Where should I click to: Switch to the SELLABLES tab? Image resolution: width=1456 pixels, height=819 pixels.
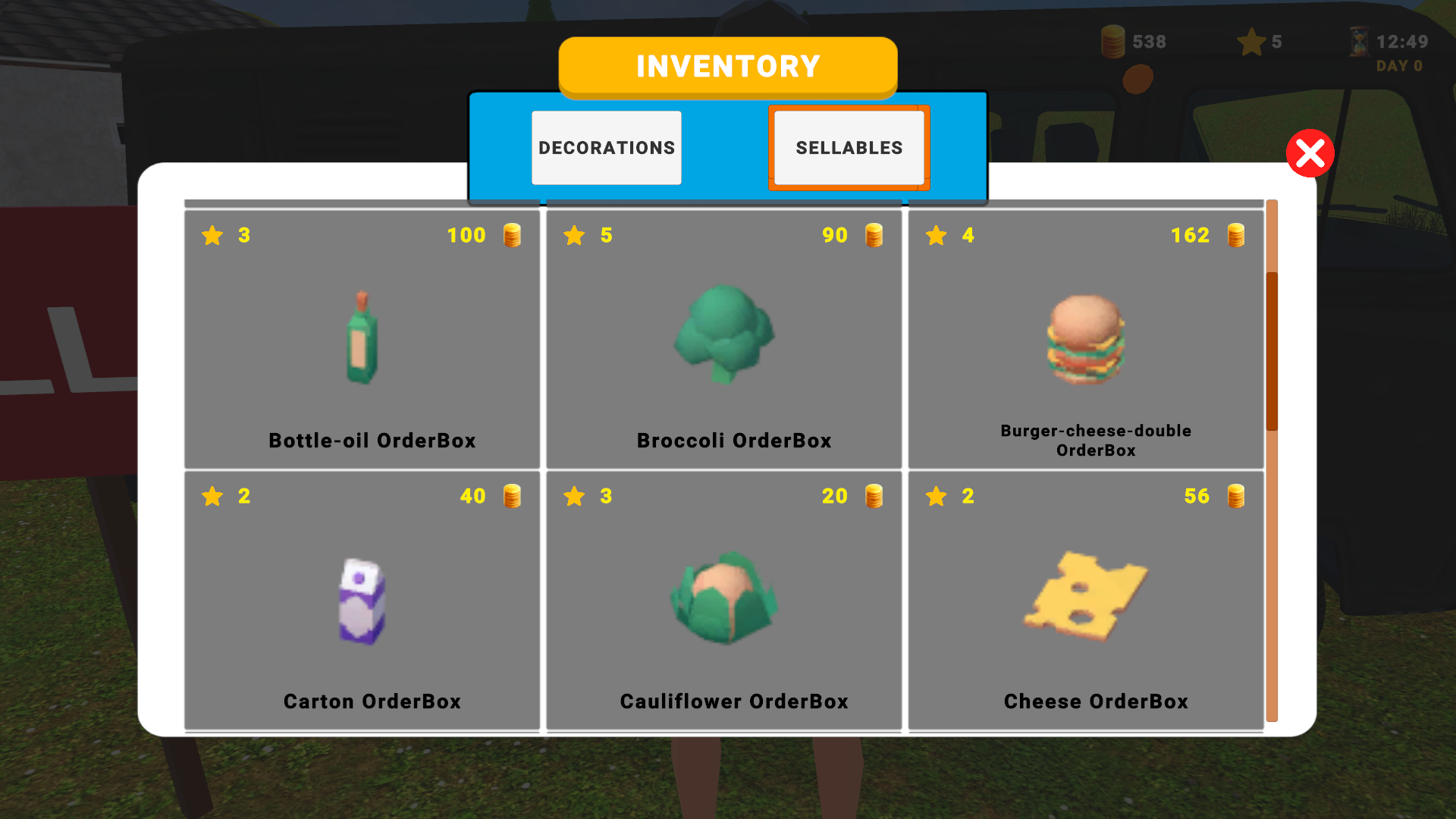click(849, 147)
